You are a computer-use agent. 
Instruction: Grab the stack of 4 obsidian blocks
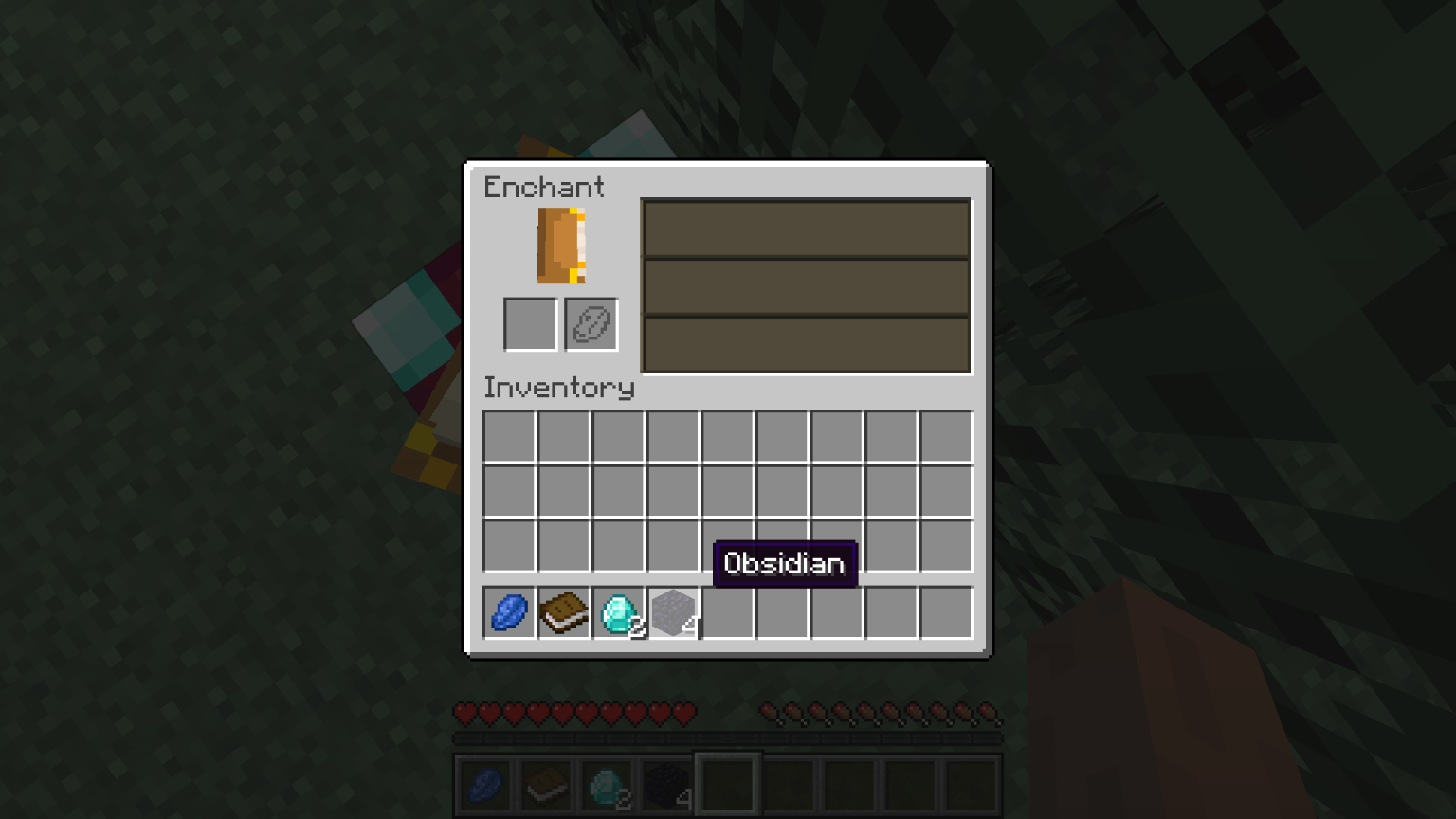674,613
